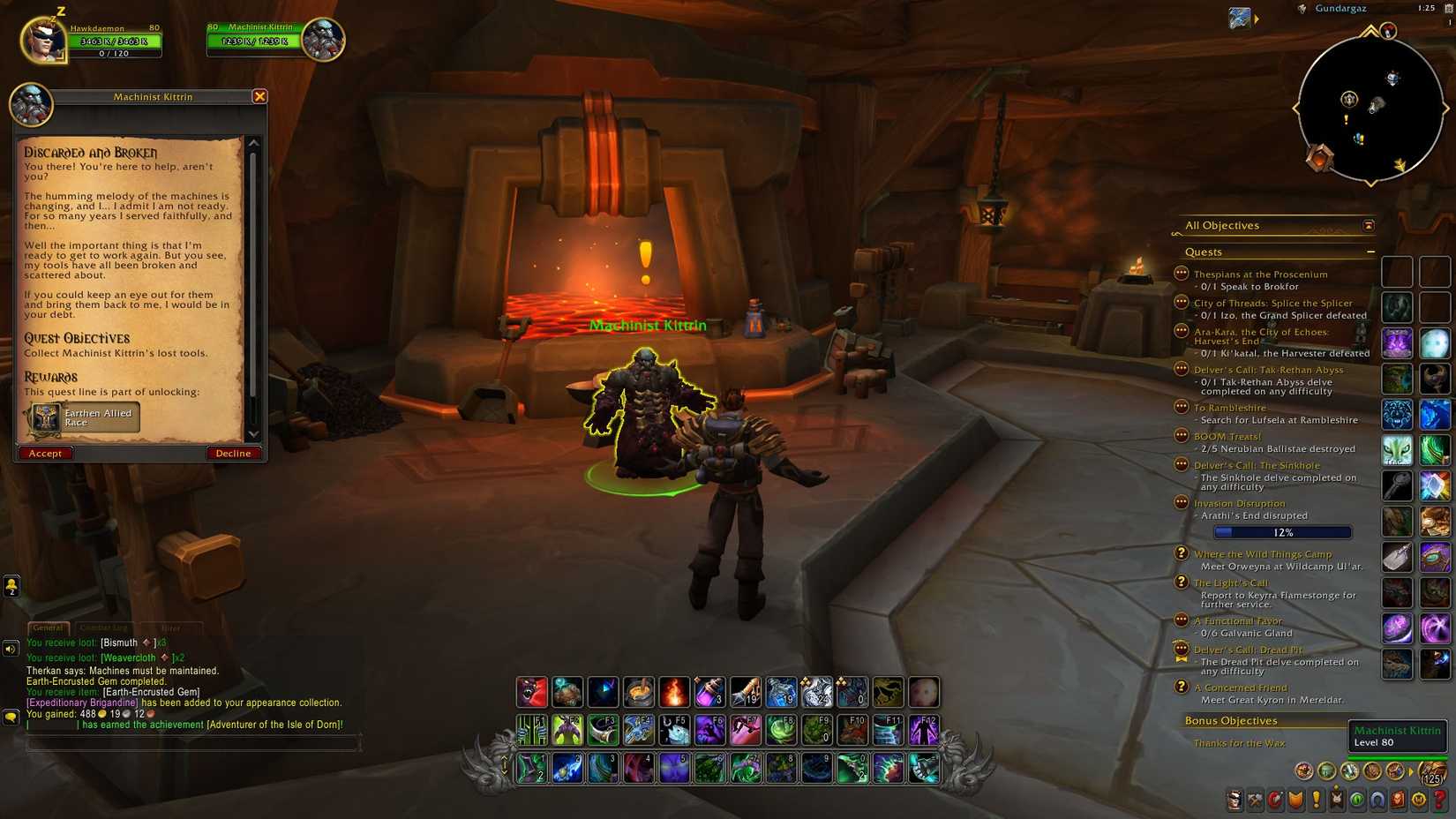
Task: Open the Professions panel icon
Action: click(1255, 800)
